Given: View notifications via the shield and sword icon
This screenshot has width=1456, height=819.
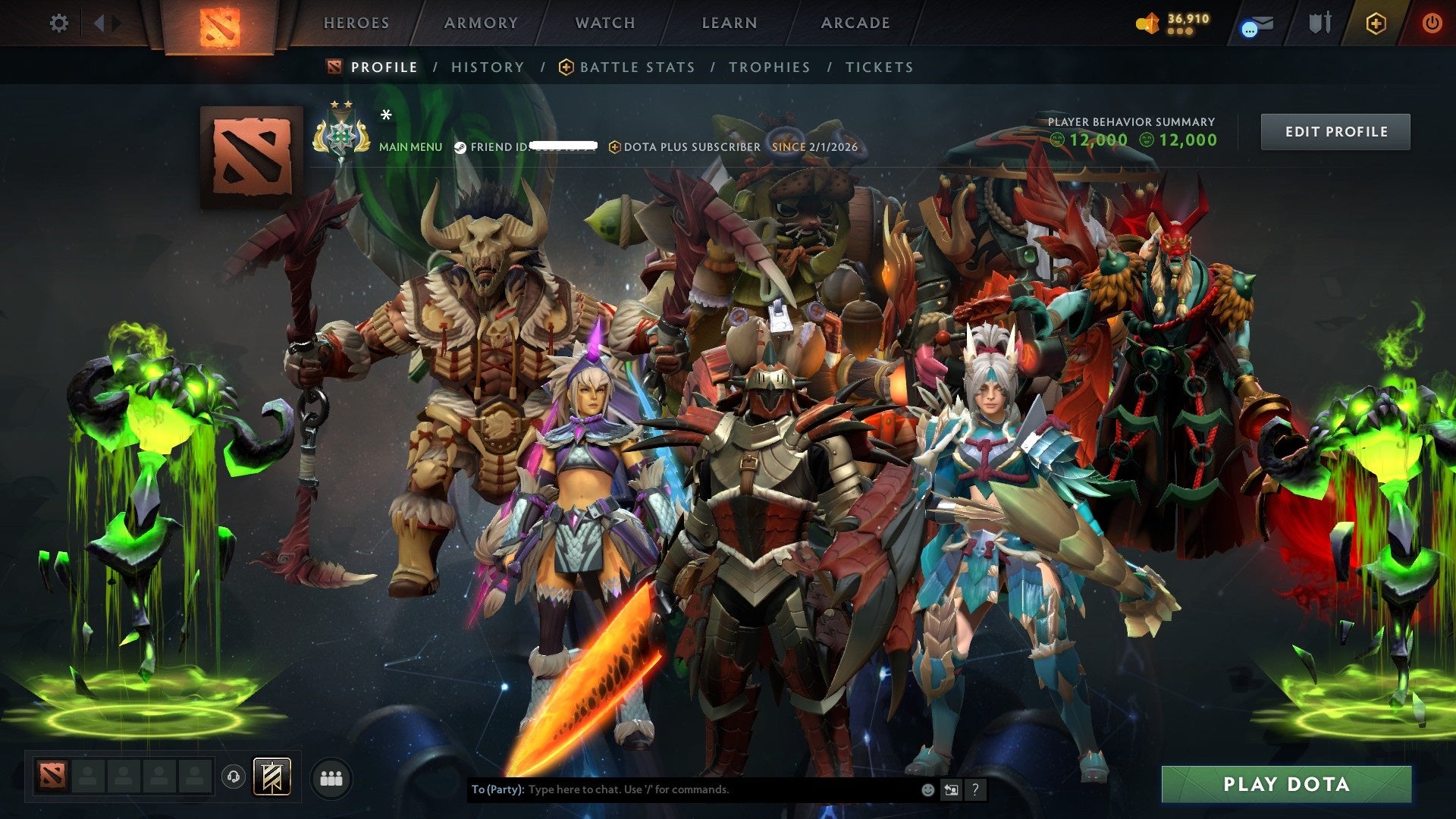Looking at the screenshot, I should pos(1319,23).
